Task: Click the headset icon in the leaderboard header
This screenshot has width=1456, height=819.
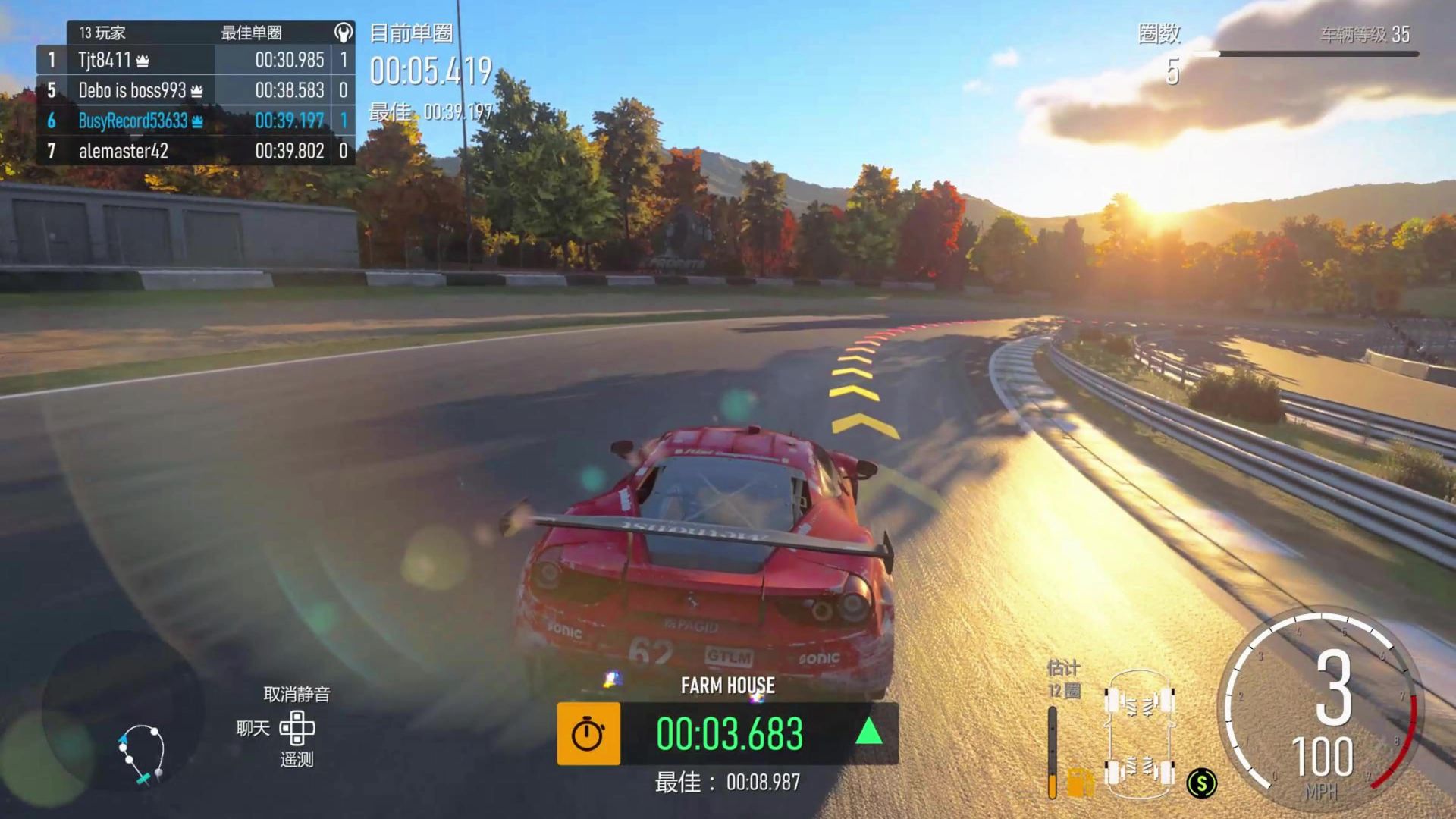Action: tap(344, 33)
